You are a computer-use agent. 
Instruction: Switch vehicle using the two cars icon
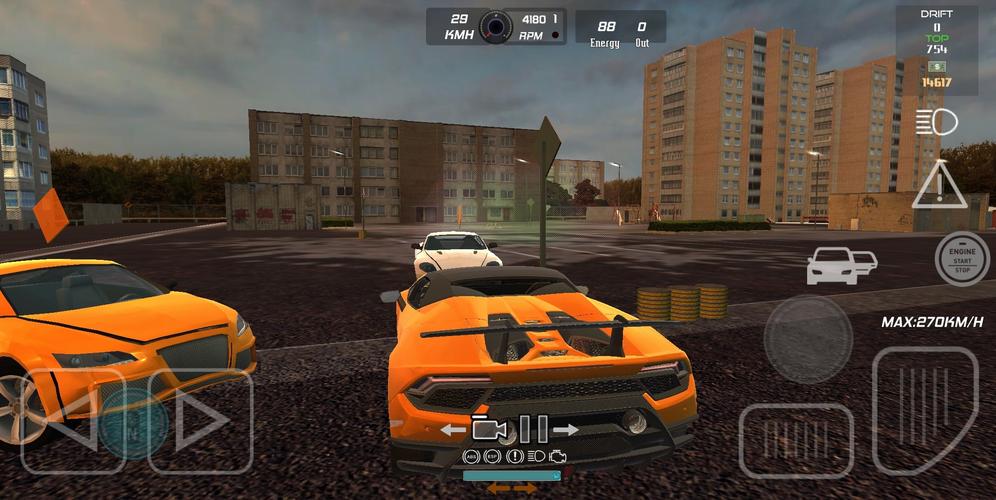tap(841, 265)
